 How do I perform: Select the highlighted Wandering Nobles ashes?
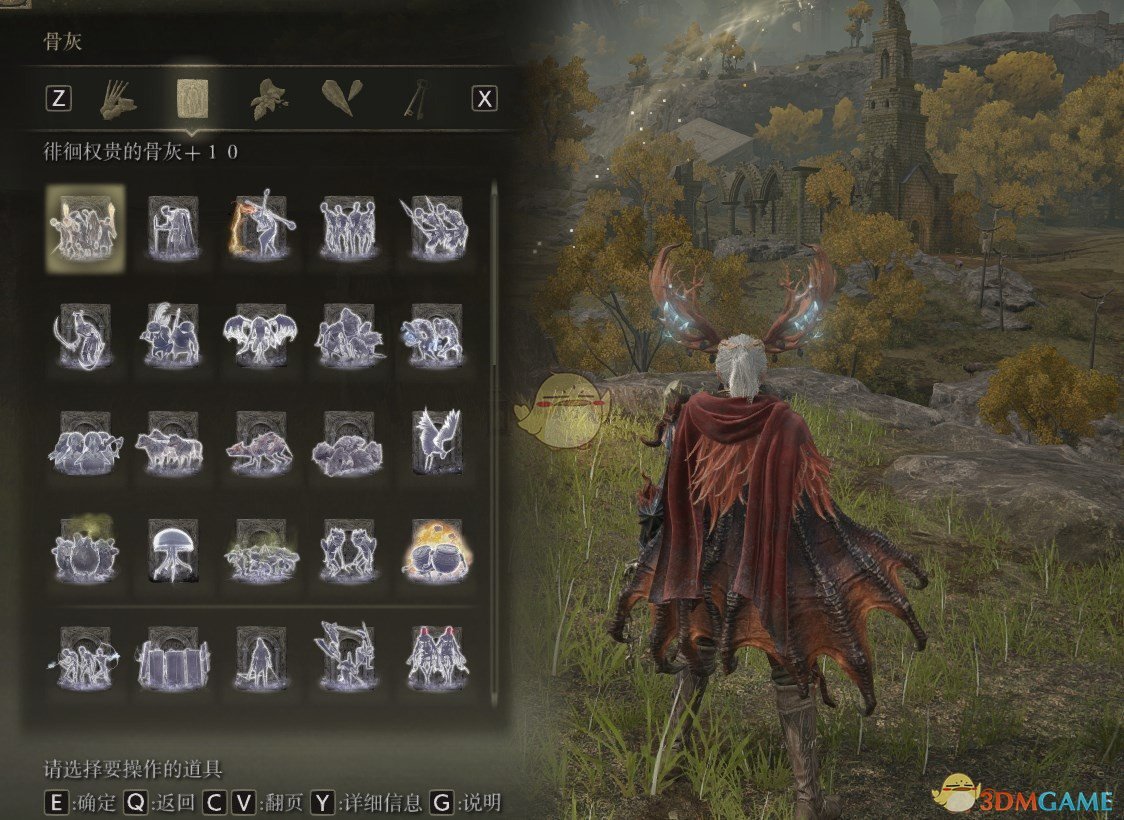click(85, 228)
